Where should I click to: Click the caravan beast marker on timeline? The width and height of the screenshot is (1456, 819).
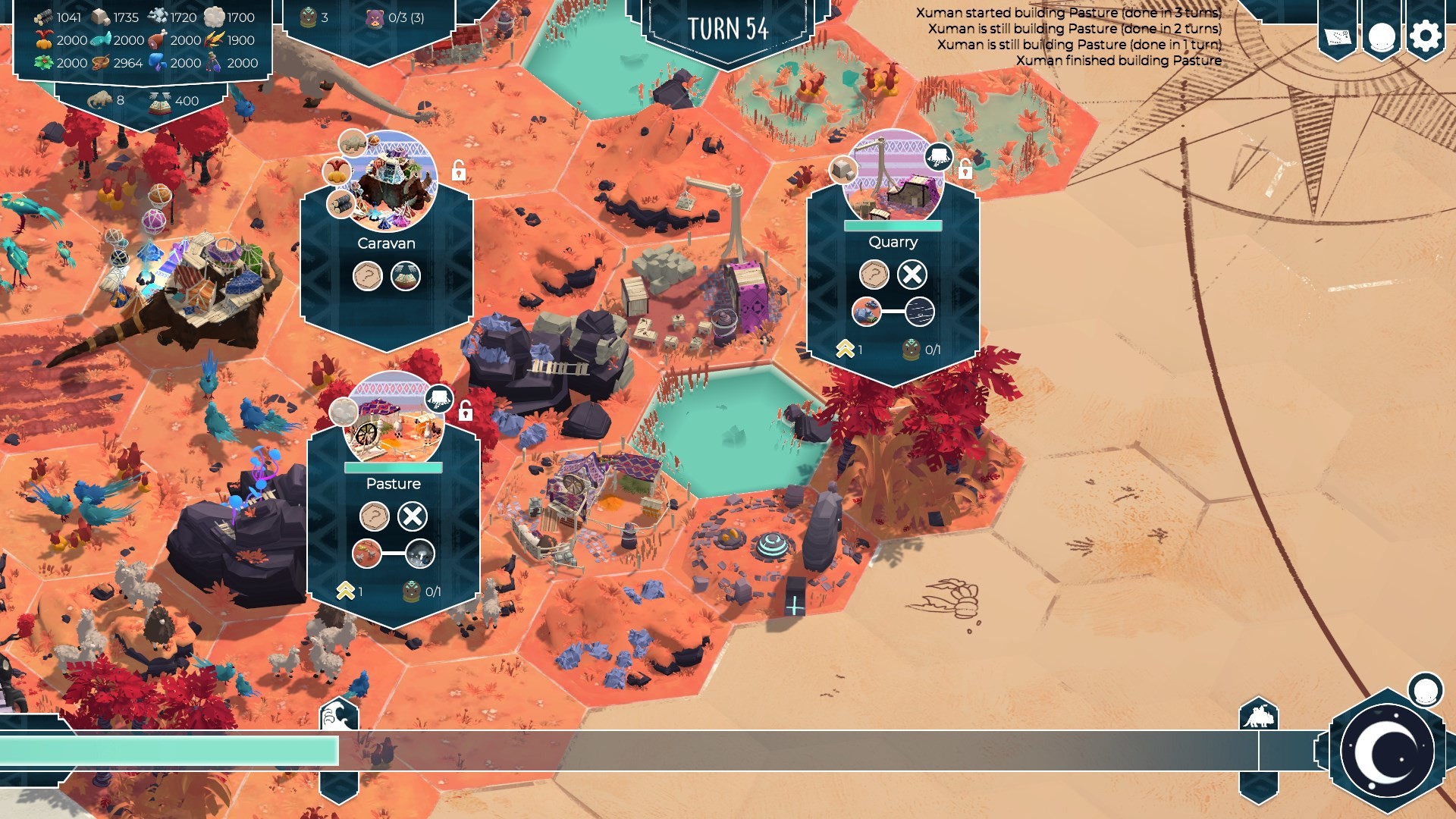pos(1259,715)
